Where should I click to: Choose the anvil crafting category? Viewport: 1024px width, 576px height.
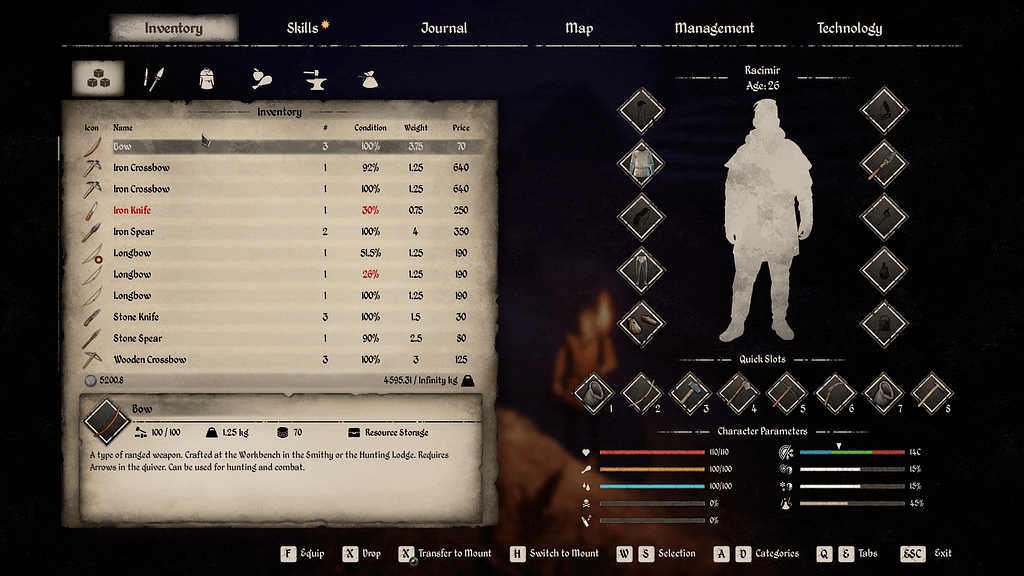click(315, 79)
